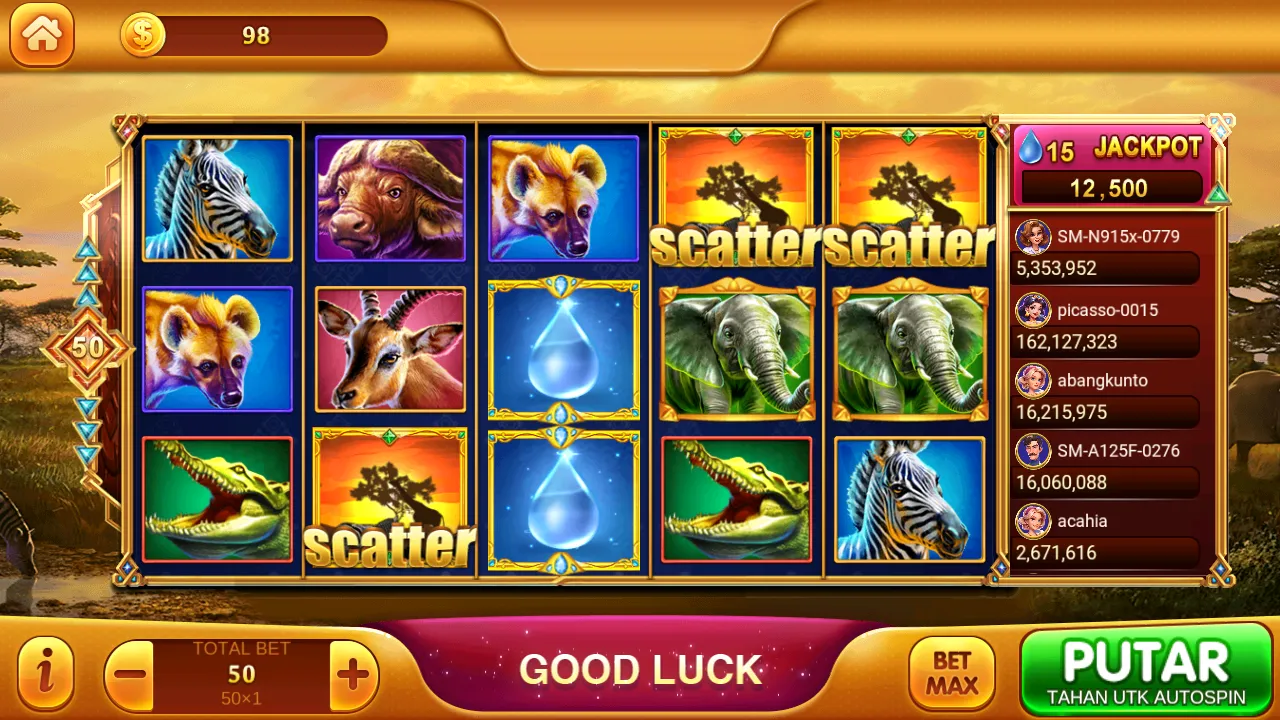Click the buffalo symbol on reel two
The image size is (1280, 720).
390,199
